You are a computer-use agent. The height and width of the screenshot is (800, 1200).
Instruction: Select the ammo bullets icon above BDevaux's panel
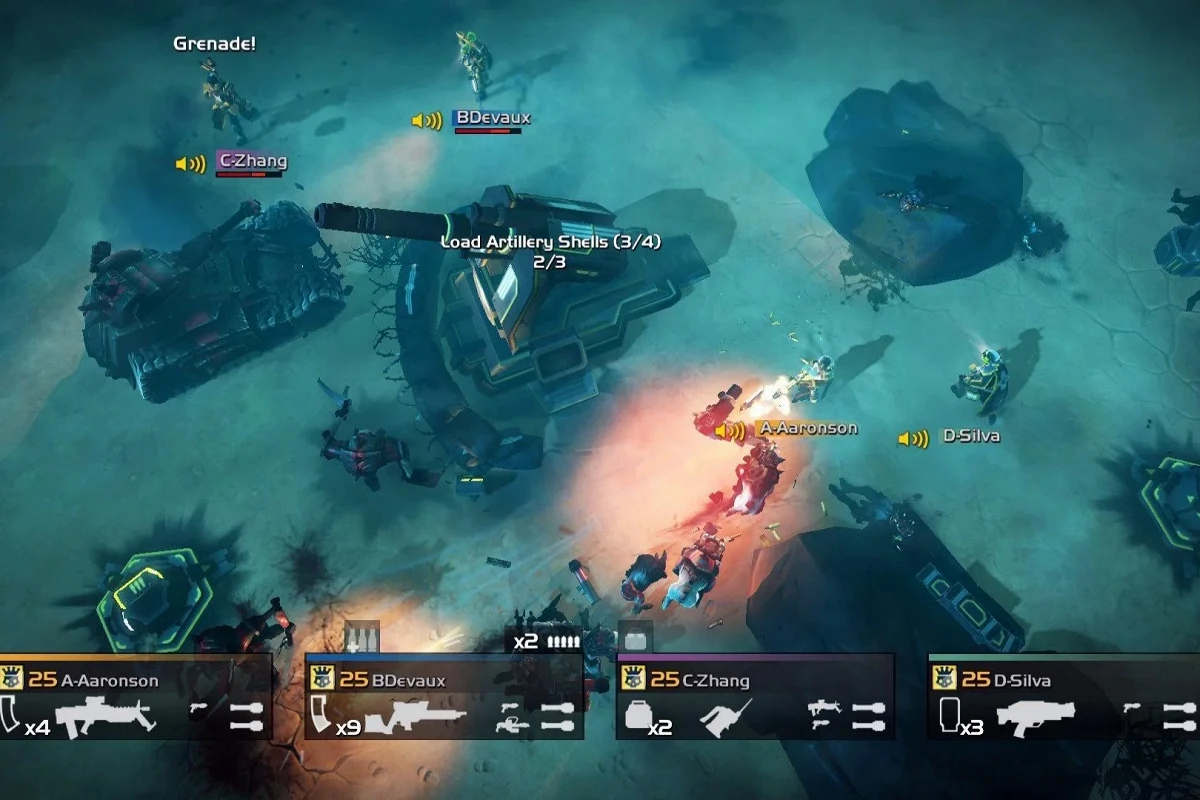[x=562, y=641]
